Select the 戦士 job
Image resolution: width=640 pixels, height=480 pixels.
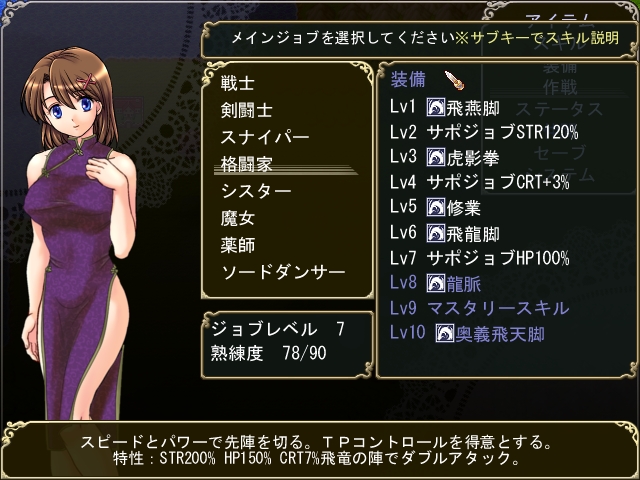(237, 83)
